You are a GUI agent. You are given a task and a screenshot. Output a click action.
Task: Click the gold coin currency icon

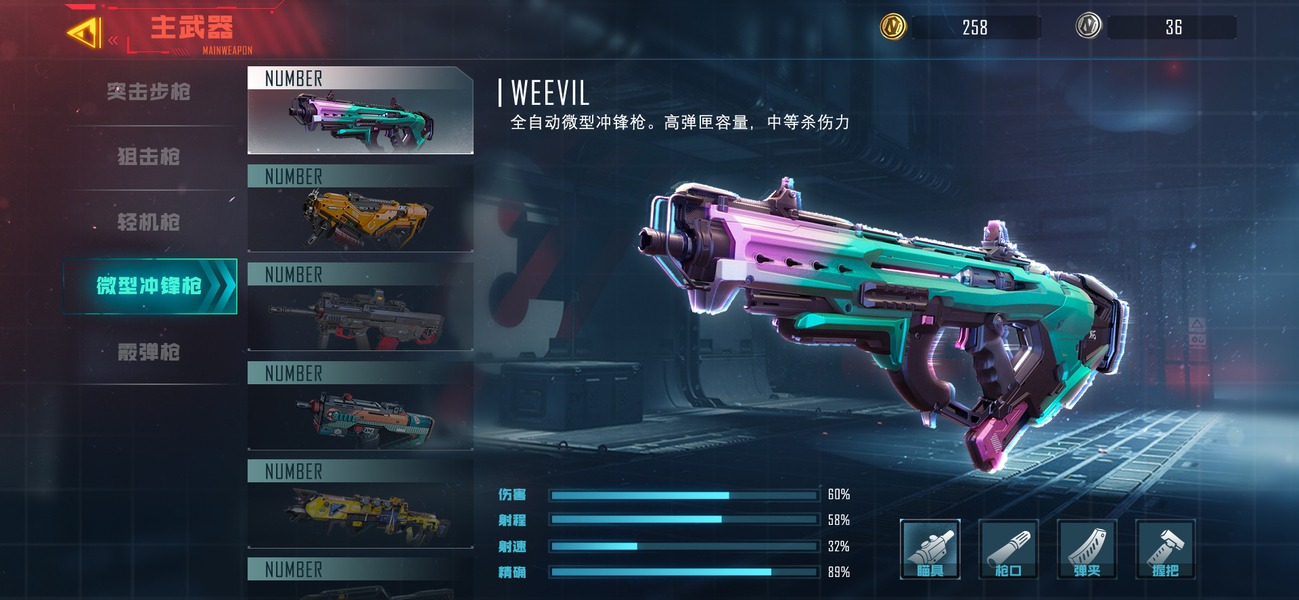point(893,27)
